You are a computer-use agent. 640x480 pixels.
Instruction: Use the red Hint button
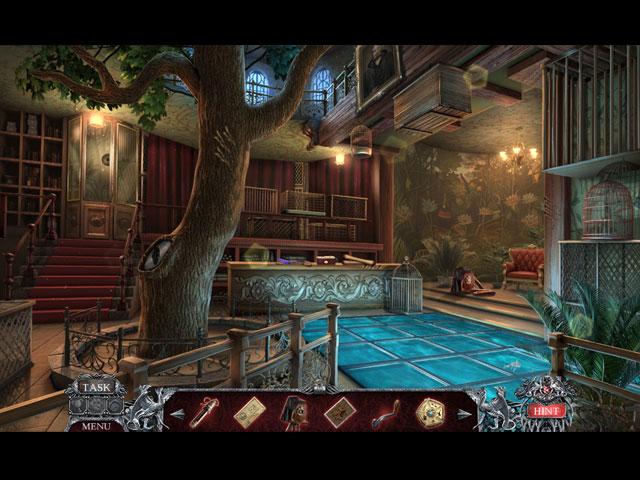click(x=543, y=410)
